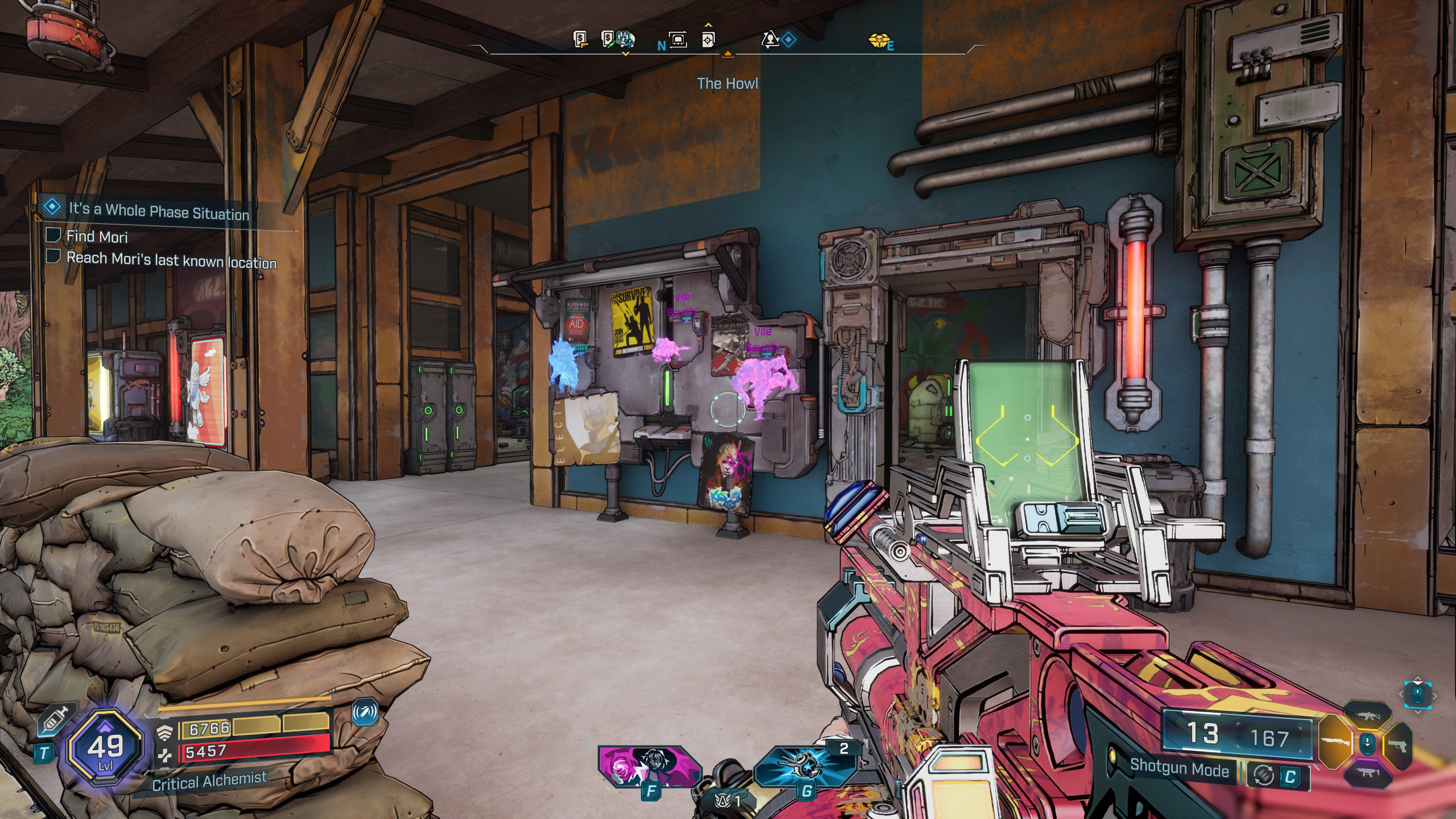Screen dimensions: 1456x819
Task: Select the blue diamond quest compass marker
Action: point(788,39)
